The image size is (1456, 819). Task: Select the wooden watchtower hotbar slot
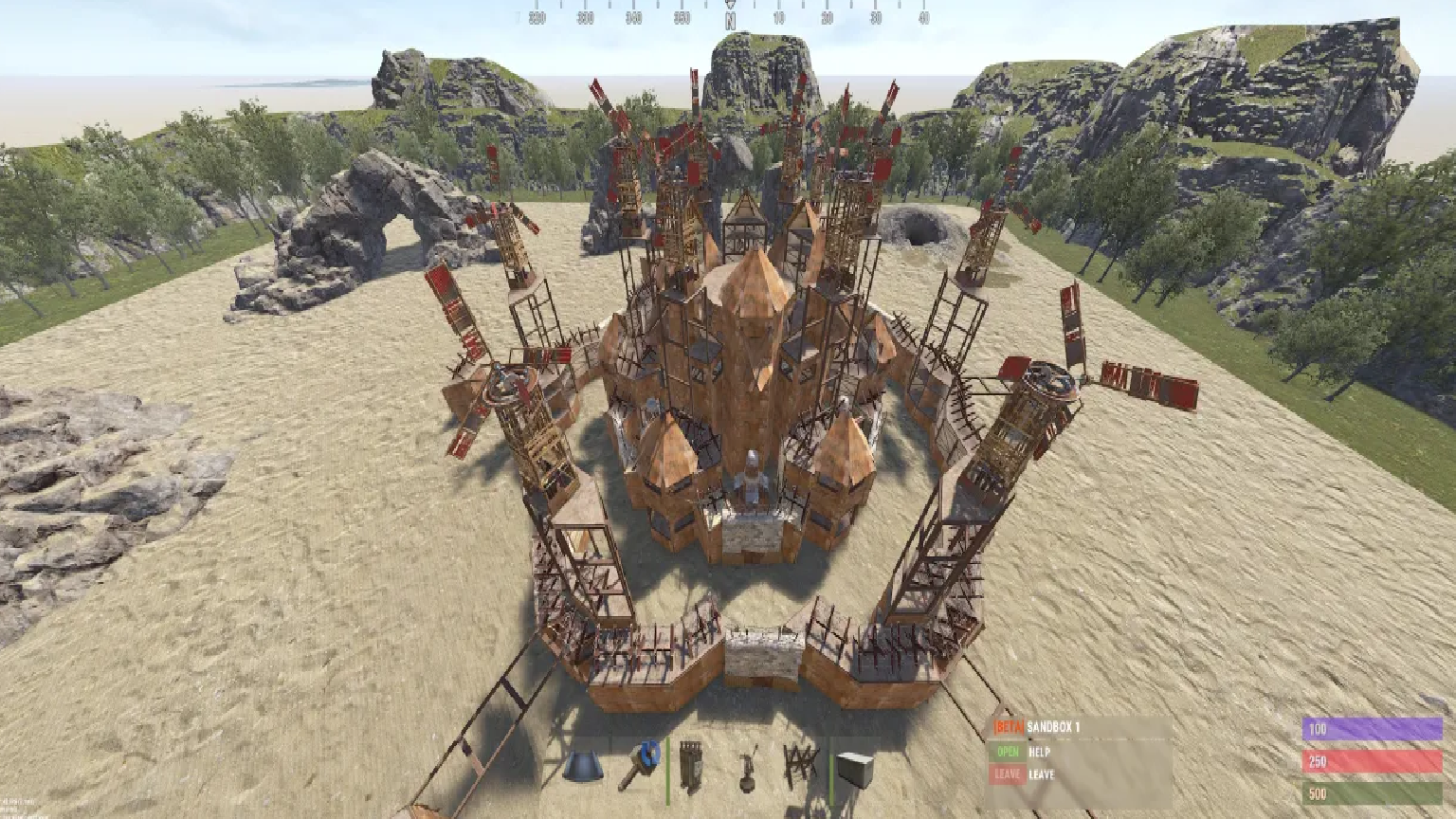click(691, 764)
